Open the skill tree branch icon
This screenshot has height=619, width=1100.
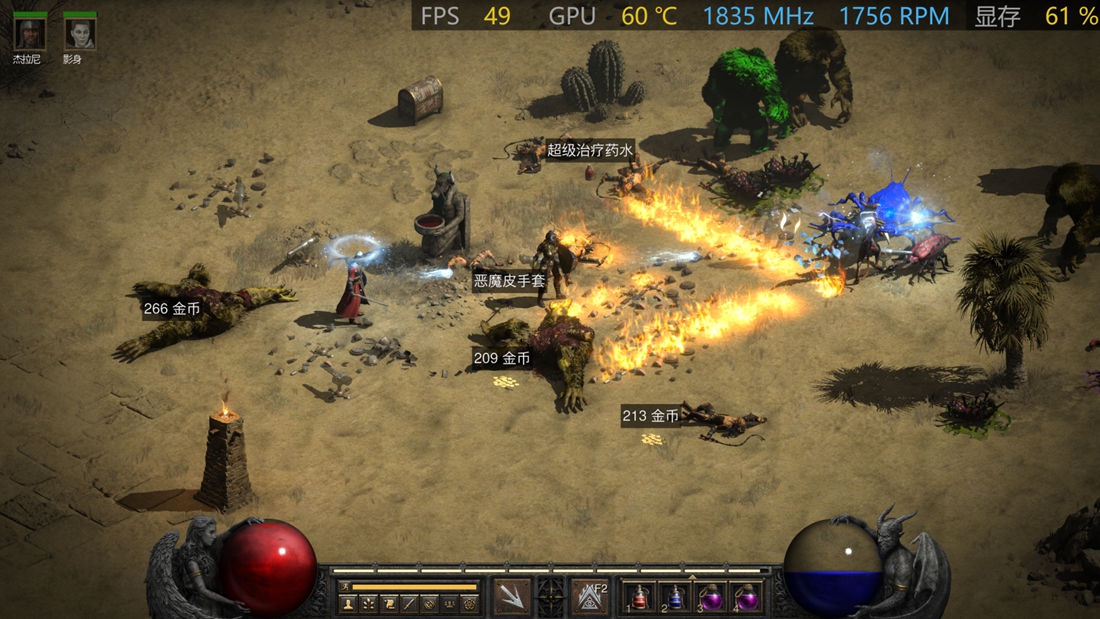[x=369, y=604]
